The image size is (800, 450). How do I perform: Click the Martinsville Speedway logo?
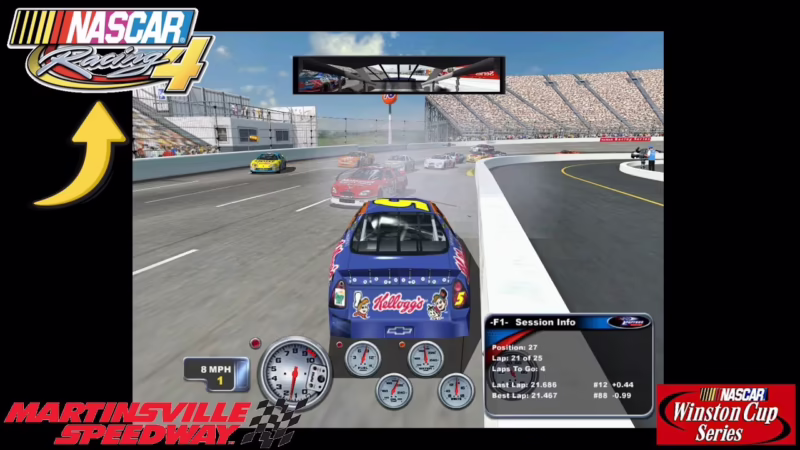(x=140, y=422)
